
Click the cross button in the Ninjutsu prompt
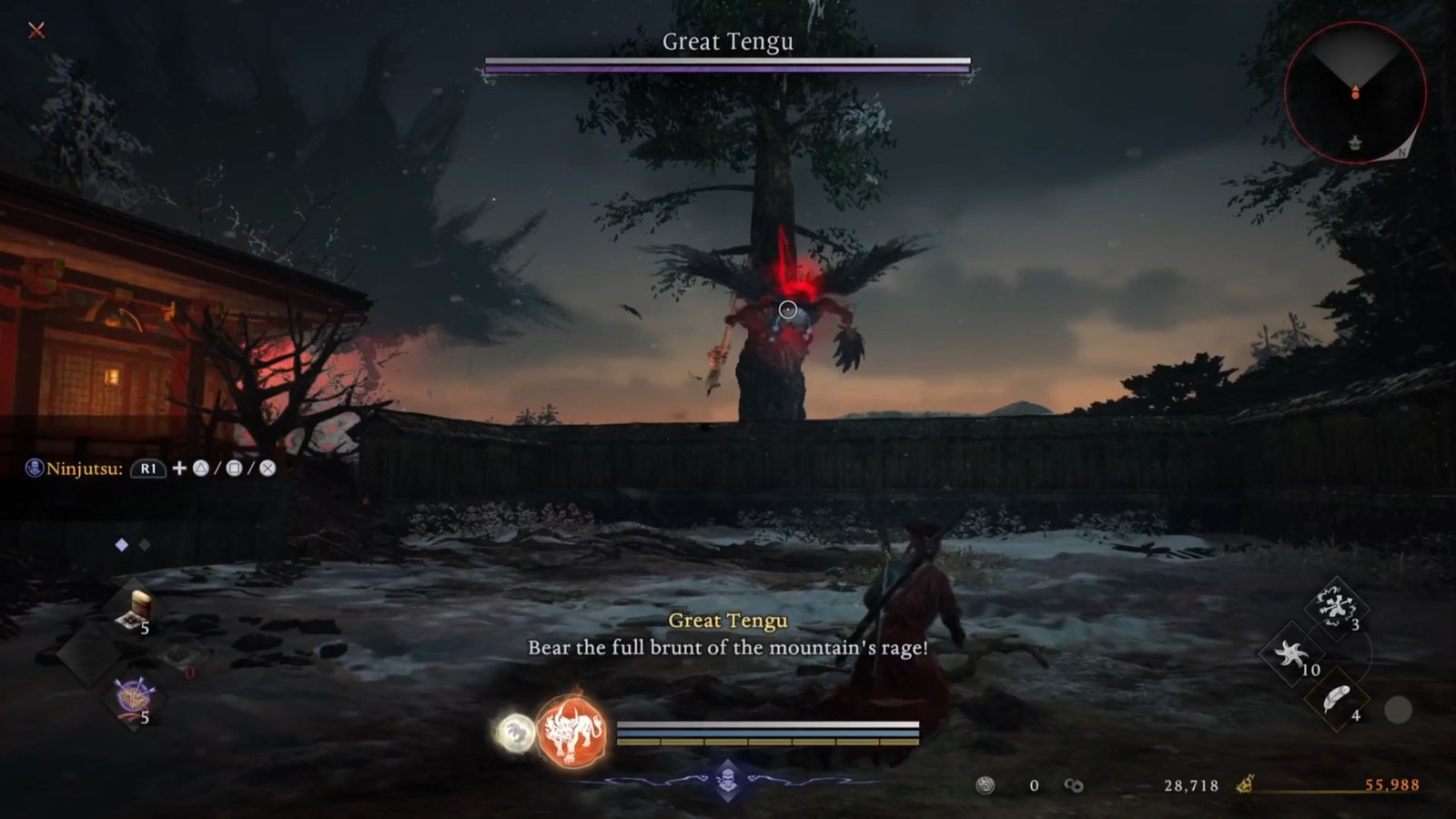[268, 468]
